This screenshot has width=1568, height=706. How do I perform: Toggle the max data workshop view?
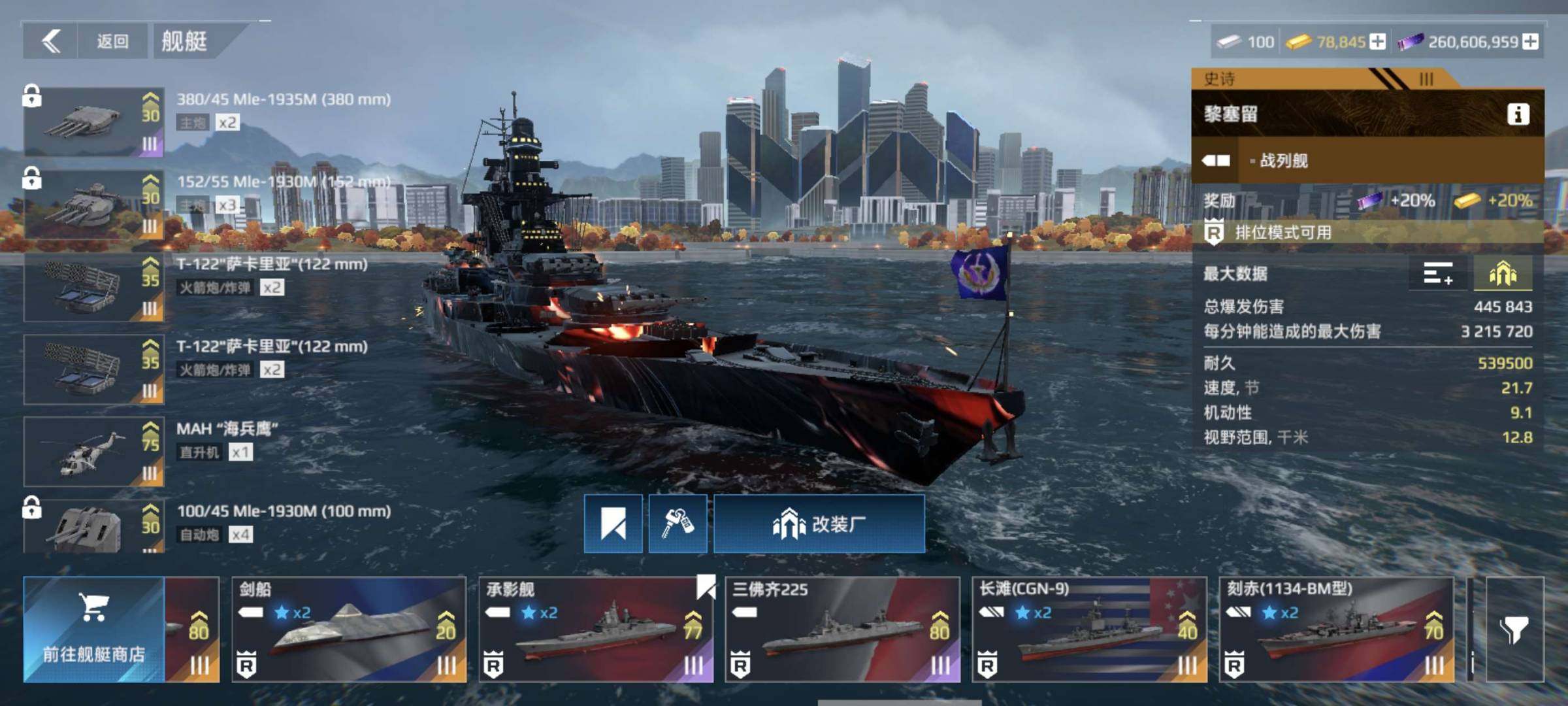click(1503, 273)
